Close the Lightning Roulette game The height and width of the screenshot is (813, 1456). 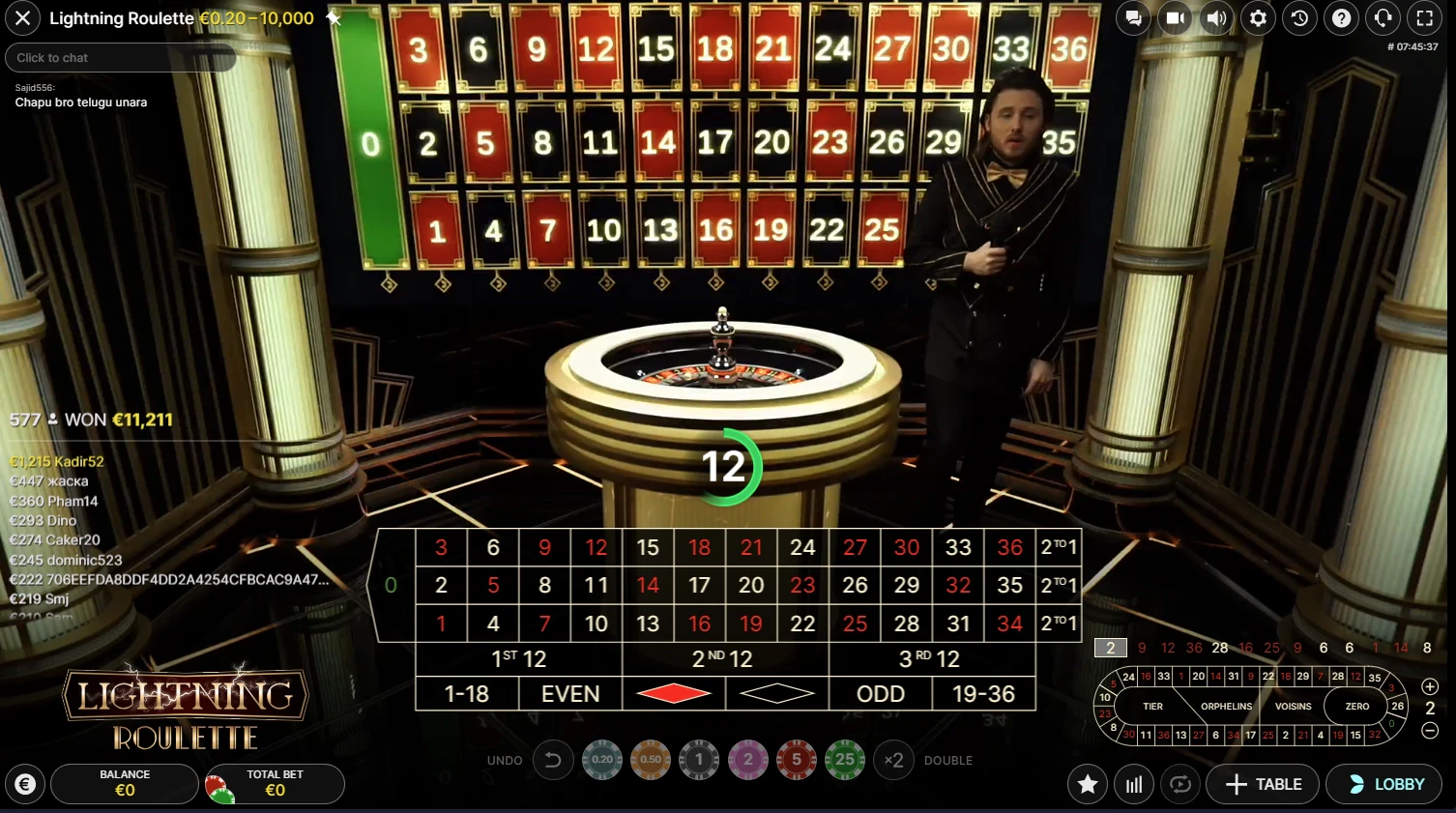pyautogui.click(x=22, y=18)
